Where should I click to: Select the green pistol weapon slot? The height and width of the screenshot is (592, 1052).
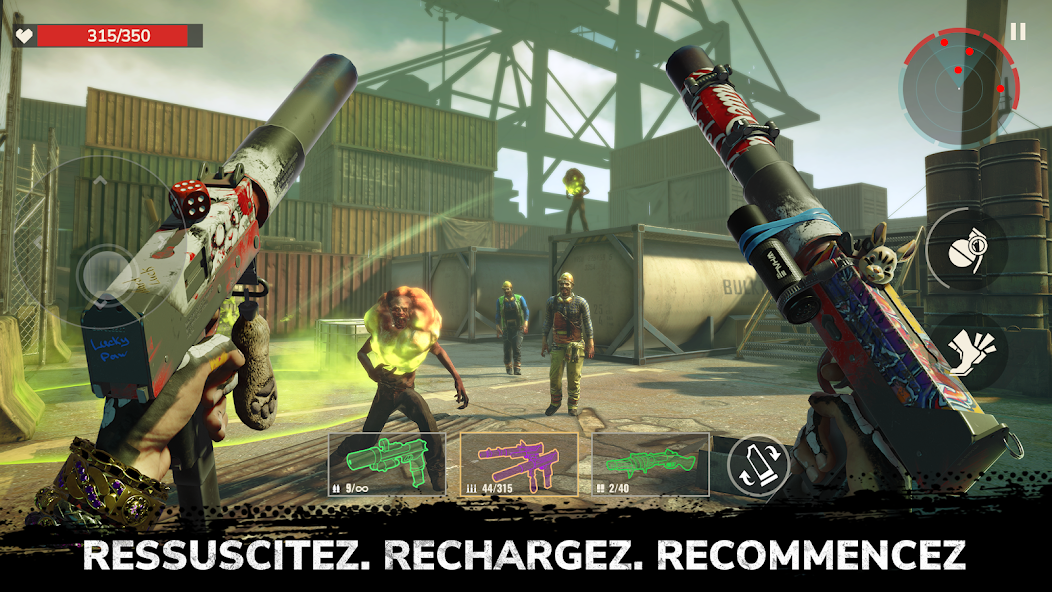pyautogui.click(x=387, y=464)
